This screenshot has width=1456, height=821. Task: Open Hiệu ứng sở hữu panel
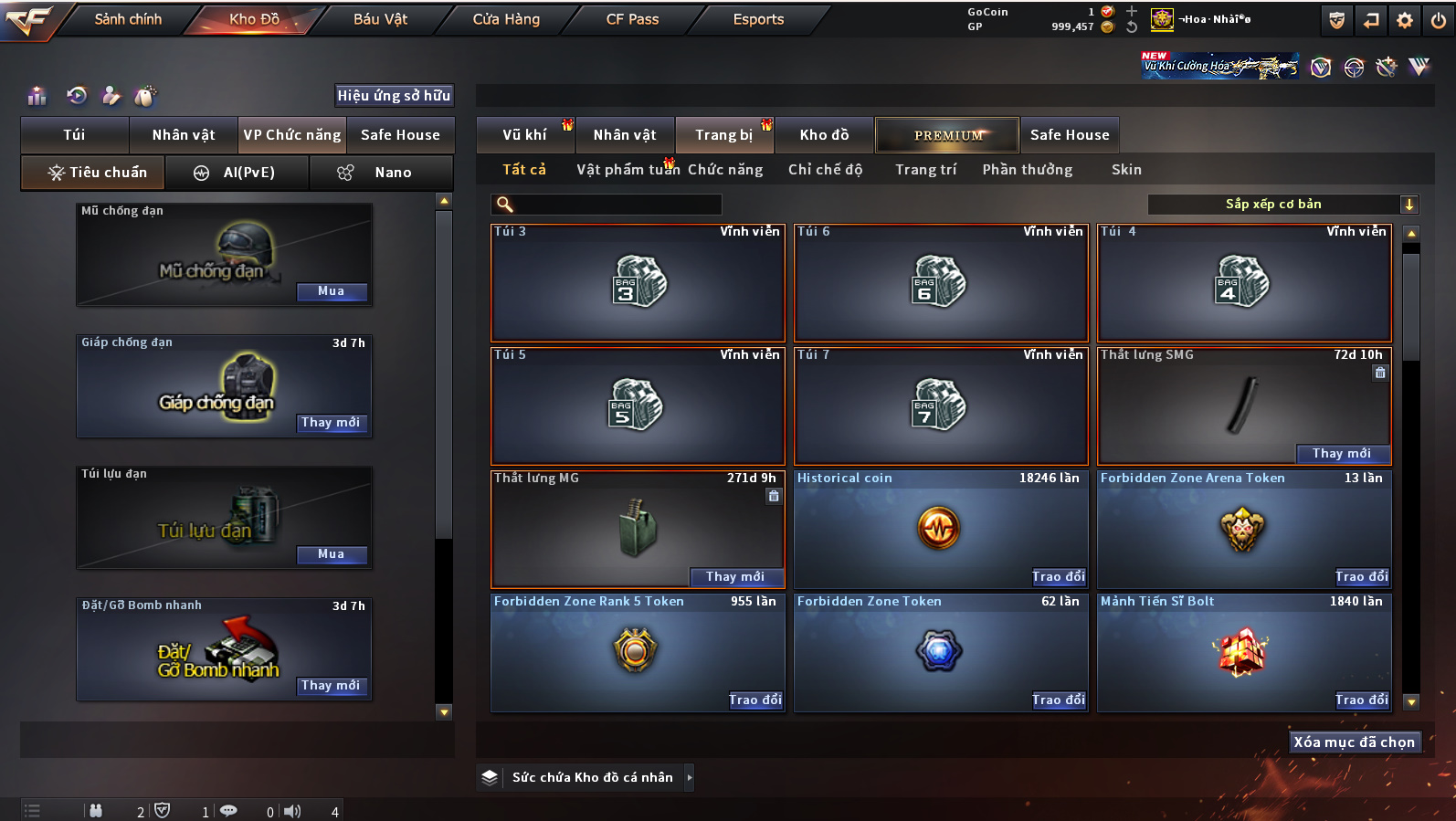(x=394, y=96)
